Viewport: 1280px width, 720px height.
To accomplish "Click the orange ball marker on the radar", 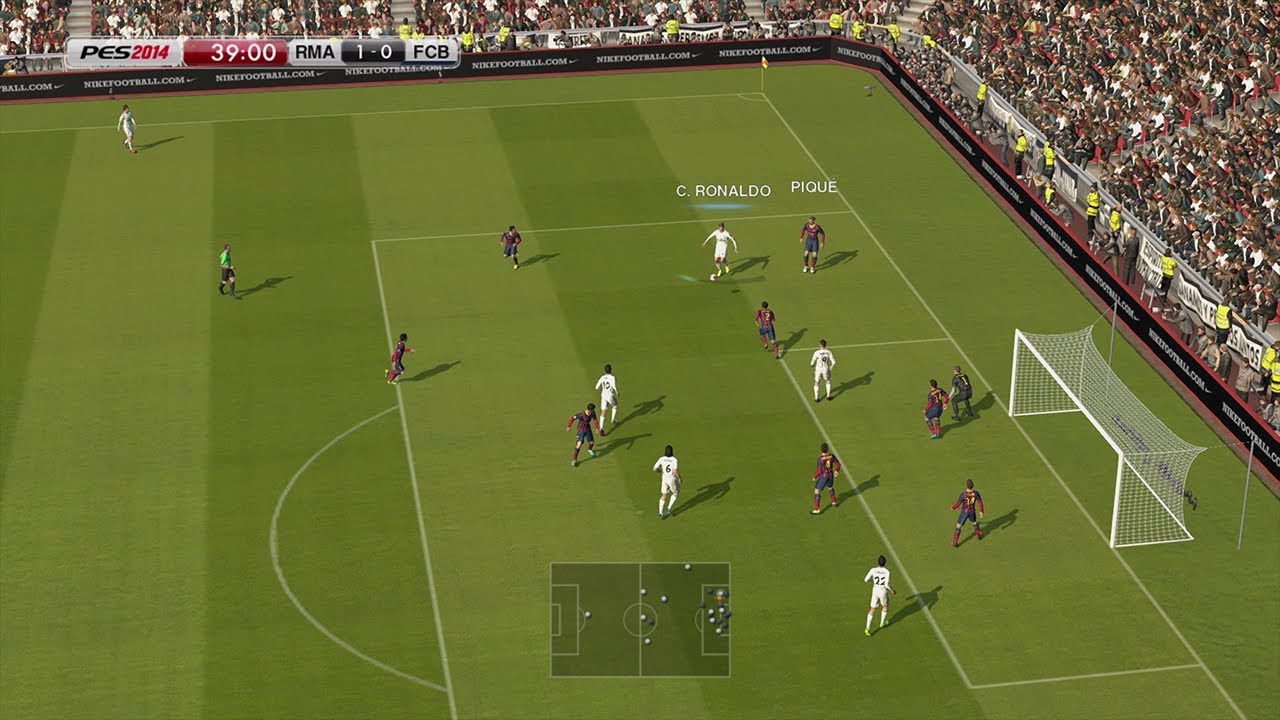I will (718, 597).
